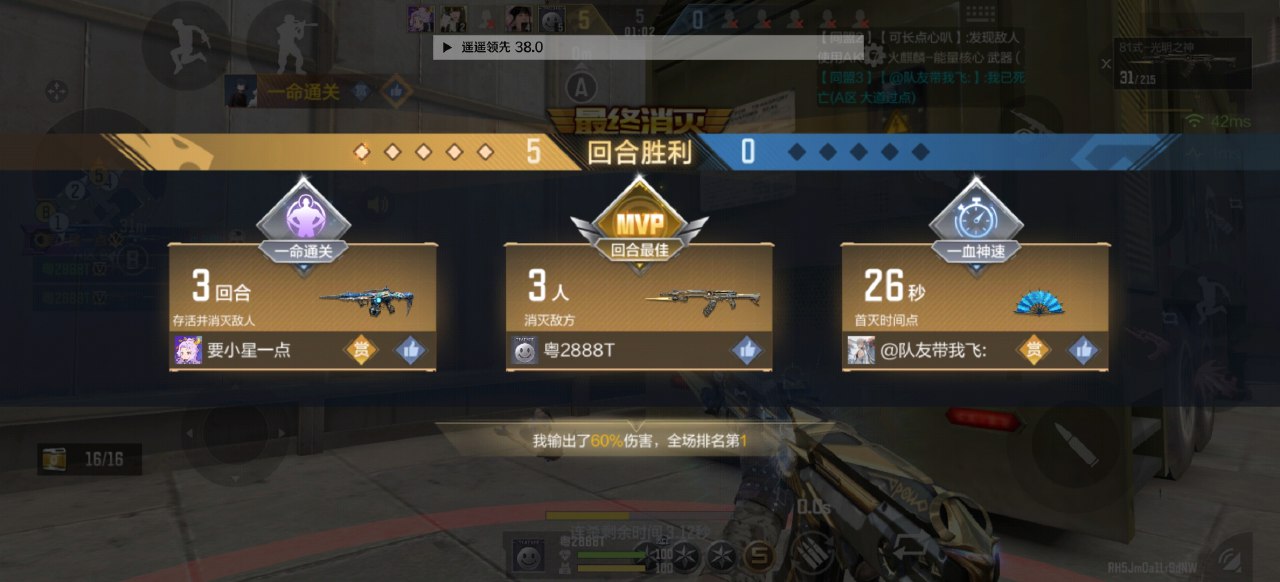Image resolution: width=1280 pixels, height=582 pixels.
Task: Tip 要小星一点 with the 赏 button
Action: [x=361, y=350]
